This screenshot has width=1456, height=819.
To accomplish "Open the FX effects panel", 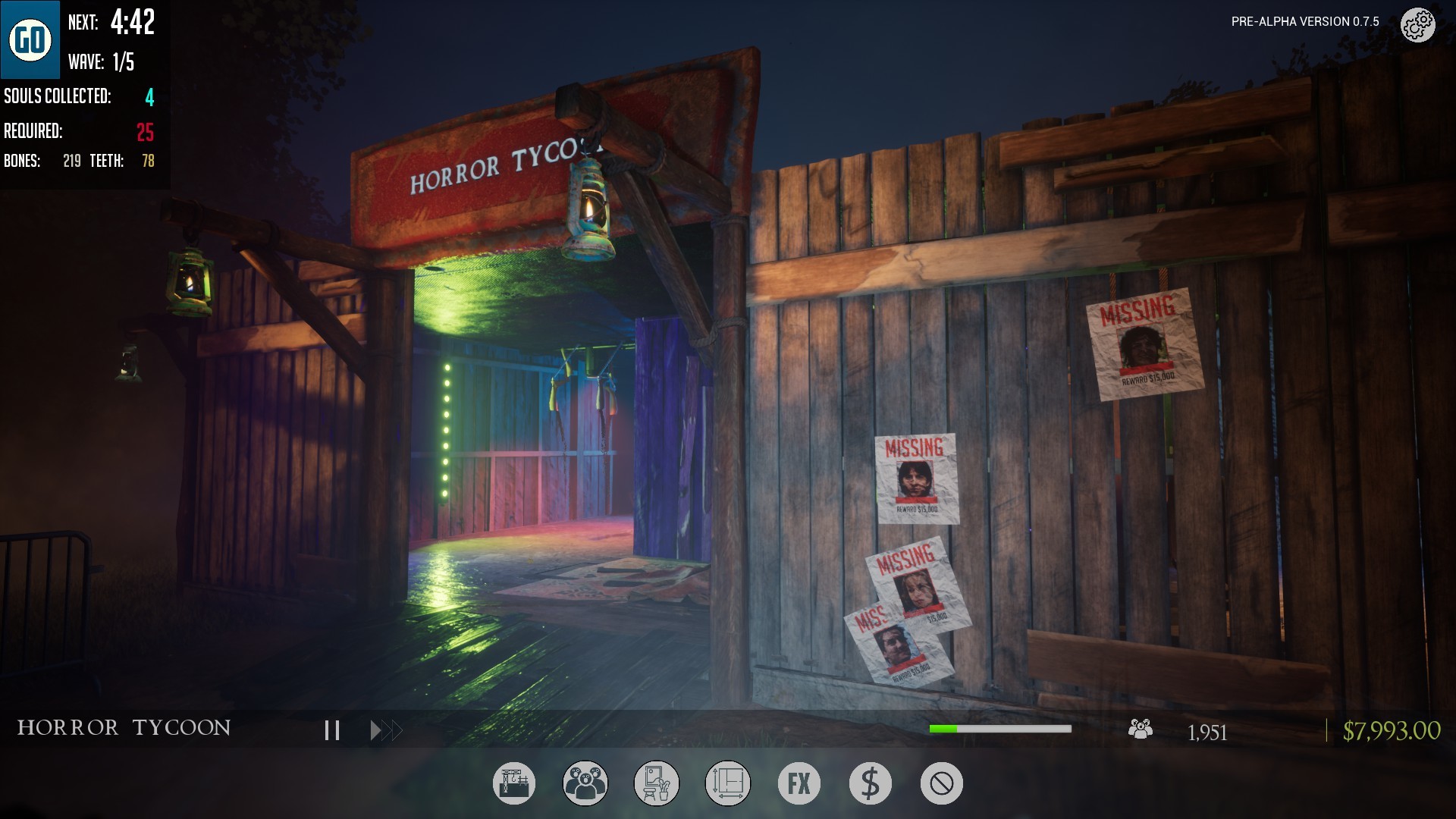I will click(x=799, y=783).
